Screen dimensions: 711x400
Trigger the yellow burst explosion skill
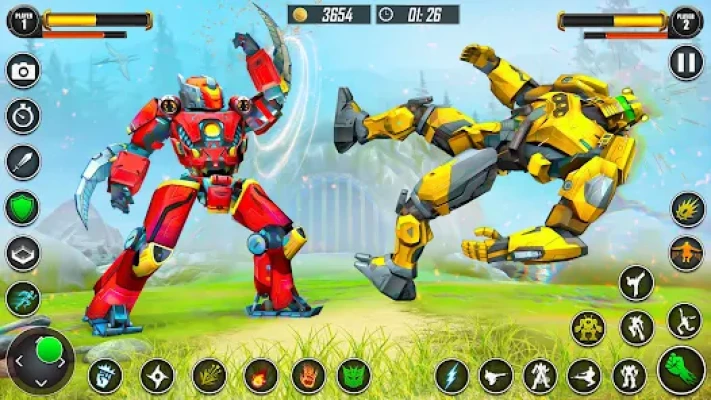pos(686,209)
